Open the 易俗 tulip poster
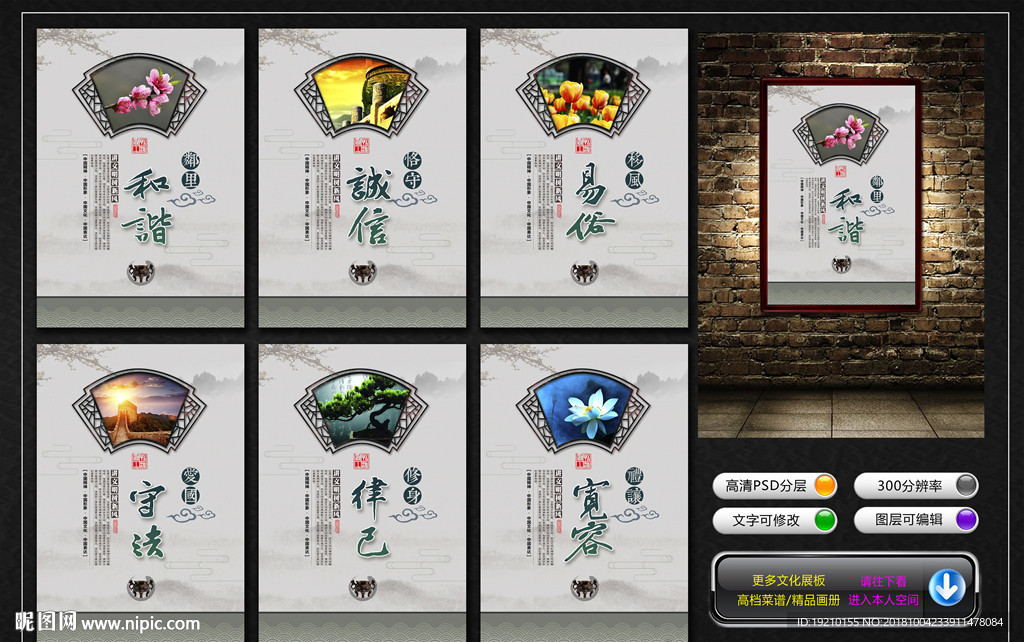The height and width of the screenshot is (642, 1024). 584,178
